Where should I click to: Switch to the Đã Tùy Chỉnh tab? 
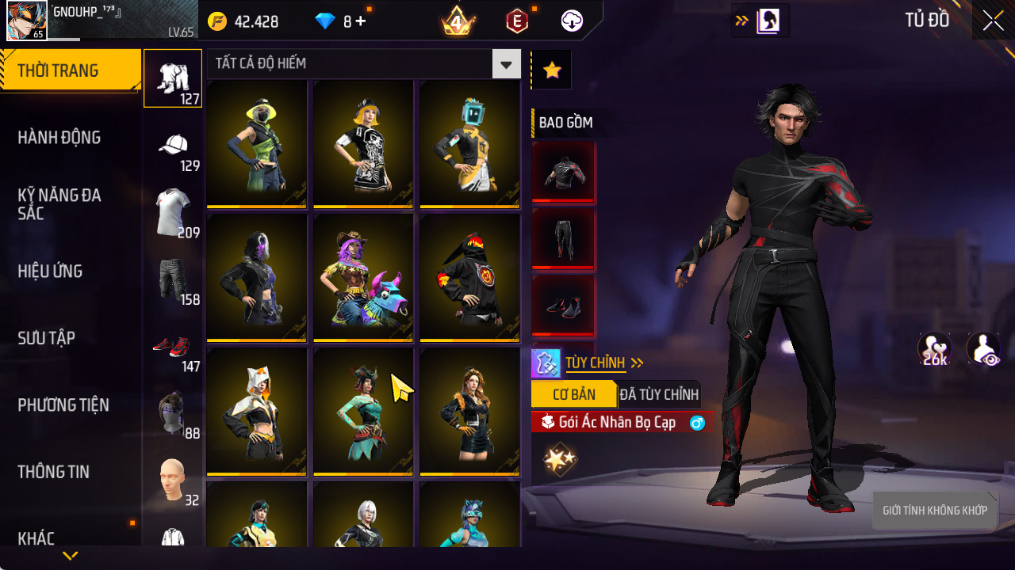[x=659, y=394]
